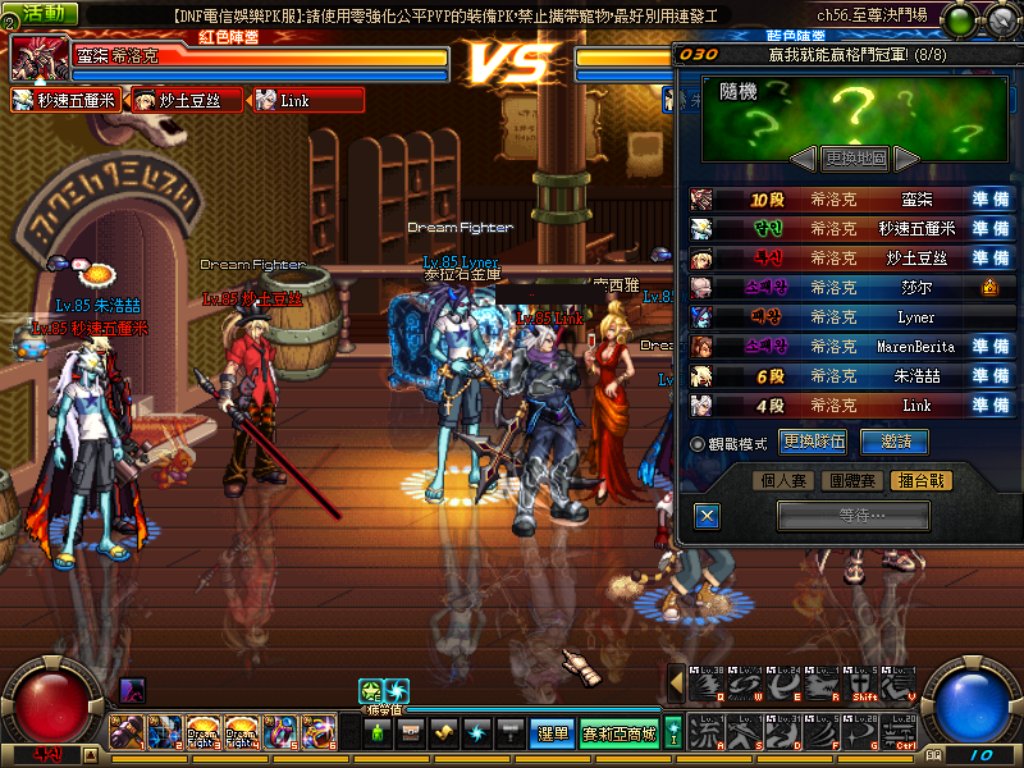The height and width of the screenshot is (768, 1024).
Task: Select the 擂台戰 arena battle tab
Action: click(920, 481)
